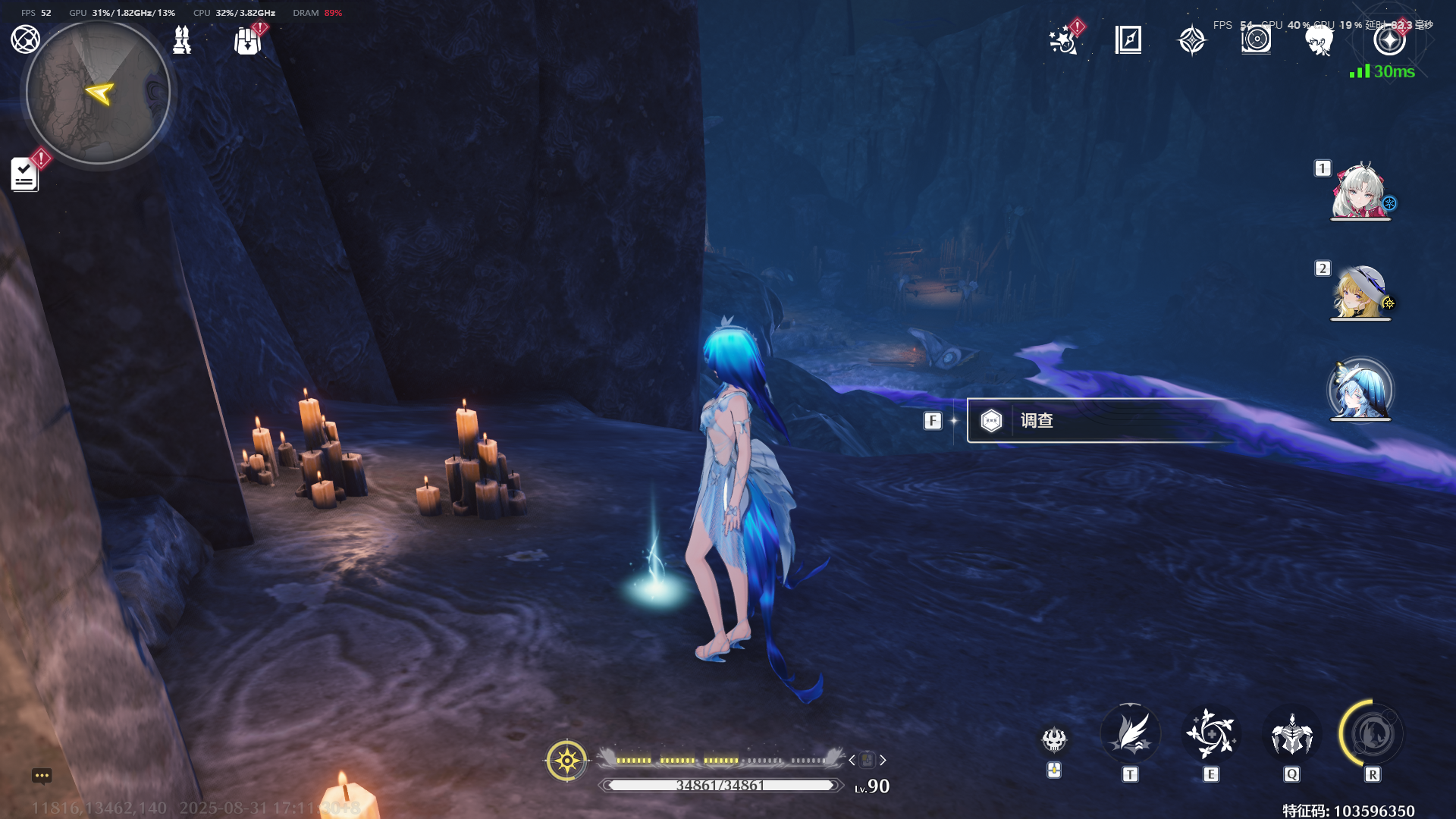Image resolution: width=1456 pixels, height=819 pixels.
Task: Switch to the blonde party member 2
Action: [1360, 292]
